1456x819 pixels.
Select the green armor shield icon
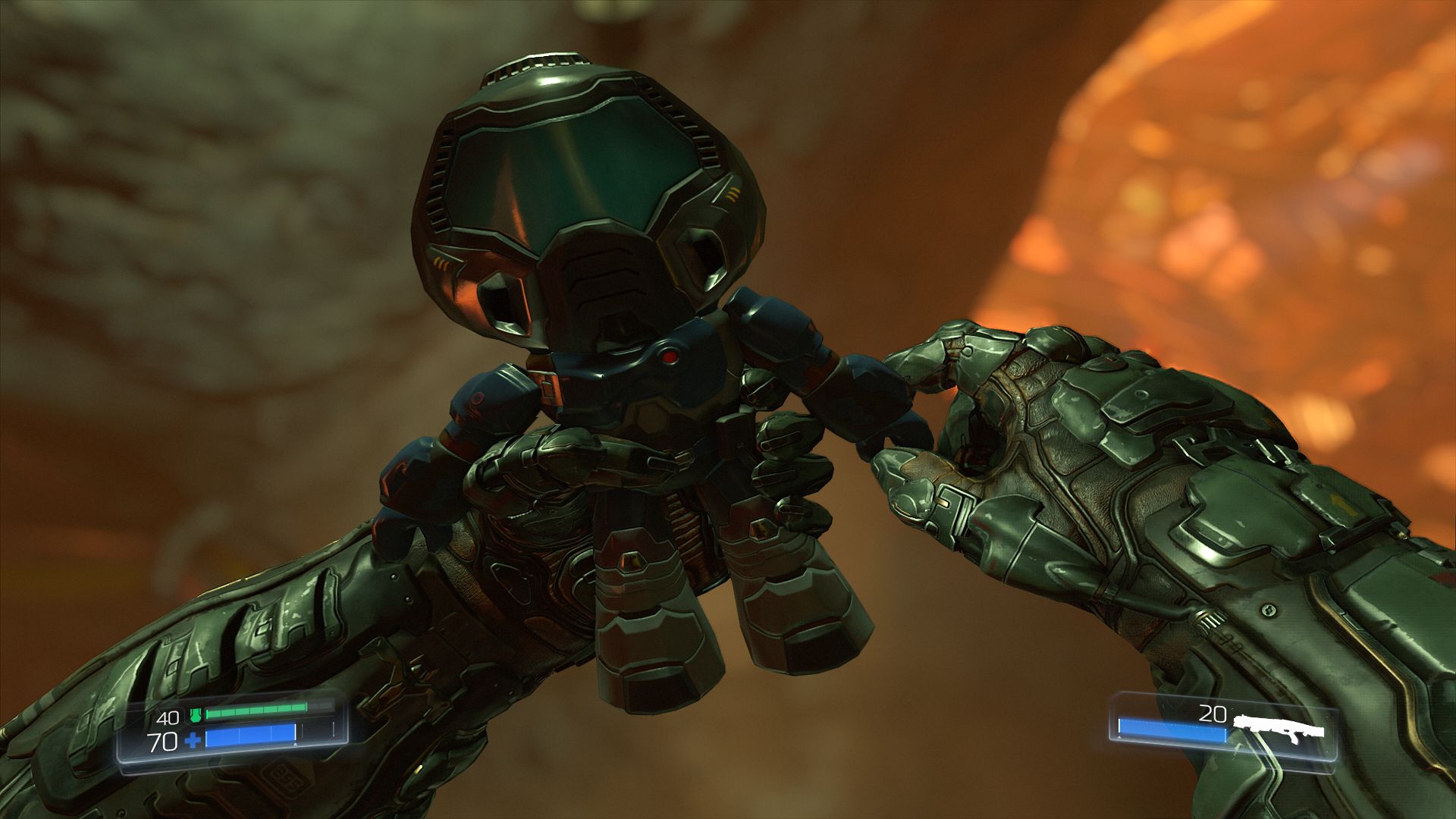coord(196,715)
